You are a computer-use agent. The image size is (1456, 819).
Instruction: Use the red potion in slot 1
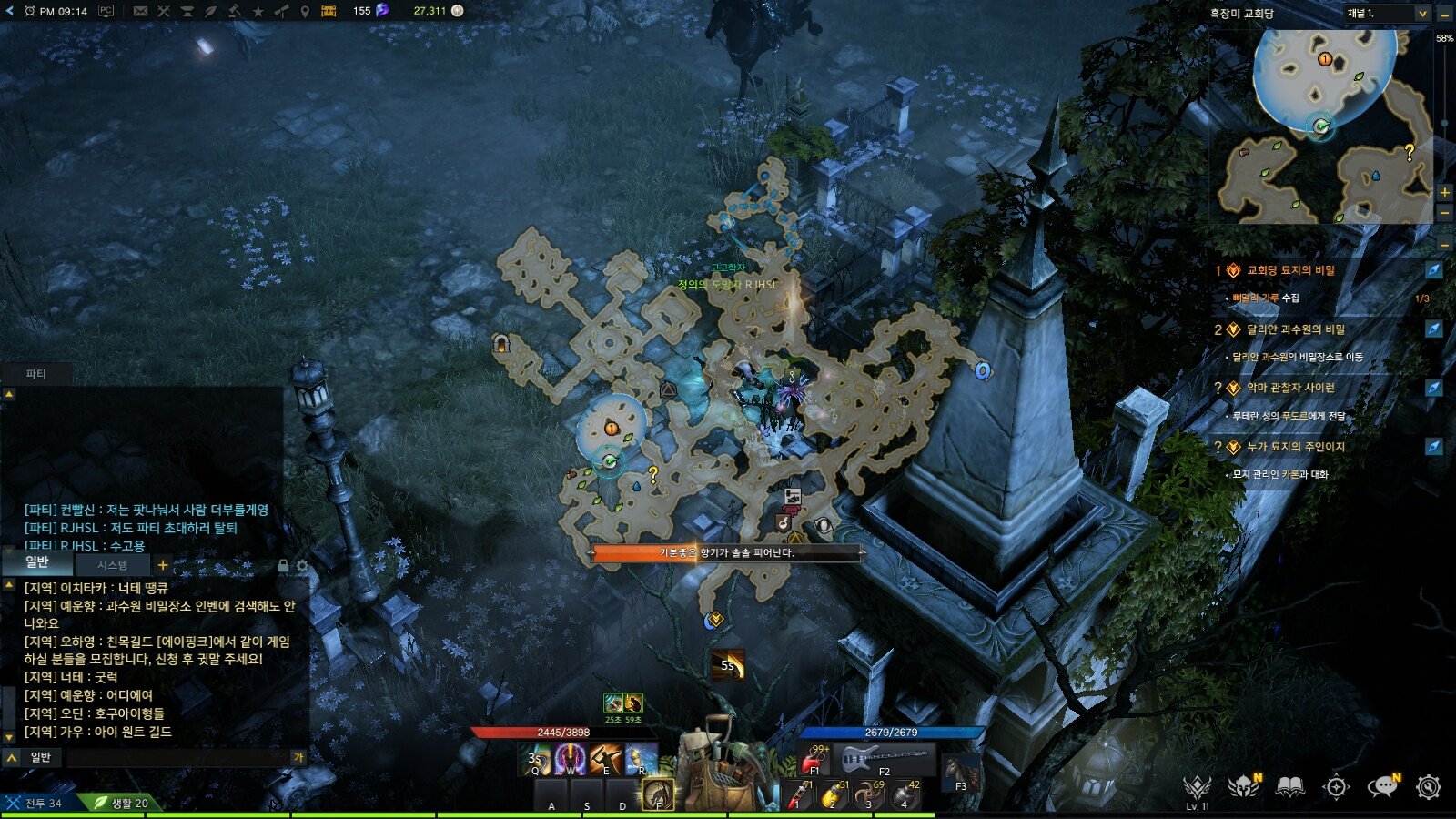[x=800, y=794]
